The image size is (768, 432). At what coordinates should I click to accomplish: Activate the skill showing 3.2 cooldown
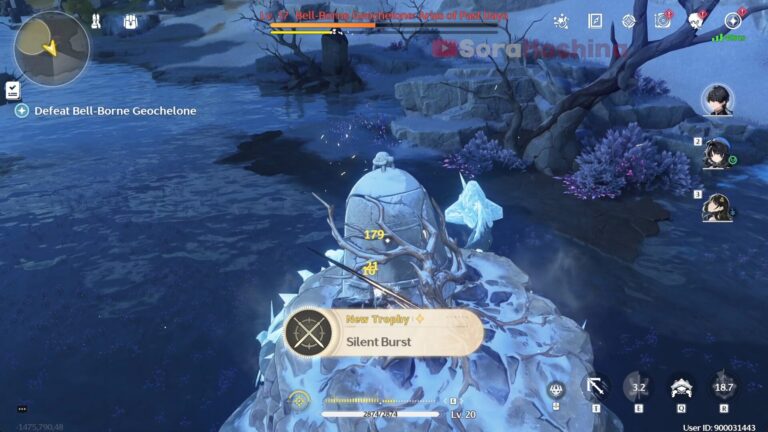tap(639, 387)
